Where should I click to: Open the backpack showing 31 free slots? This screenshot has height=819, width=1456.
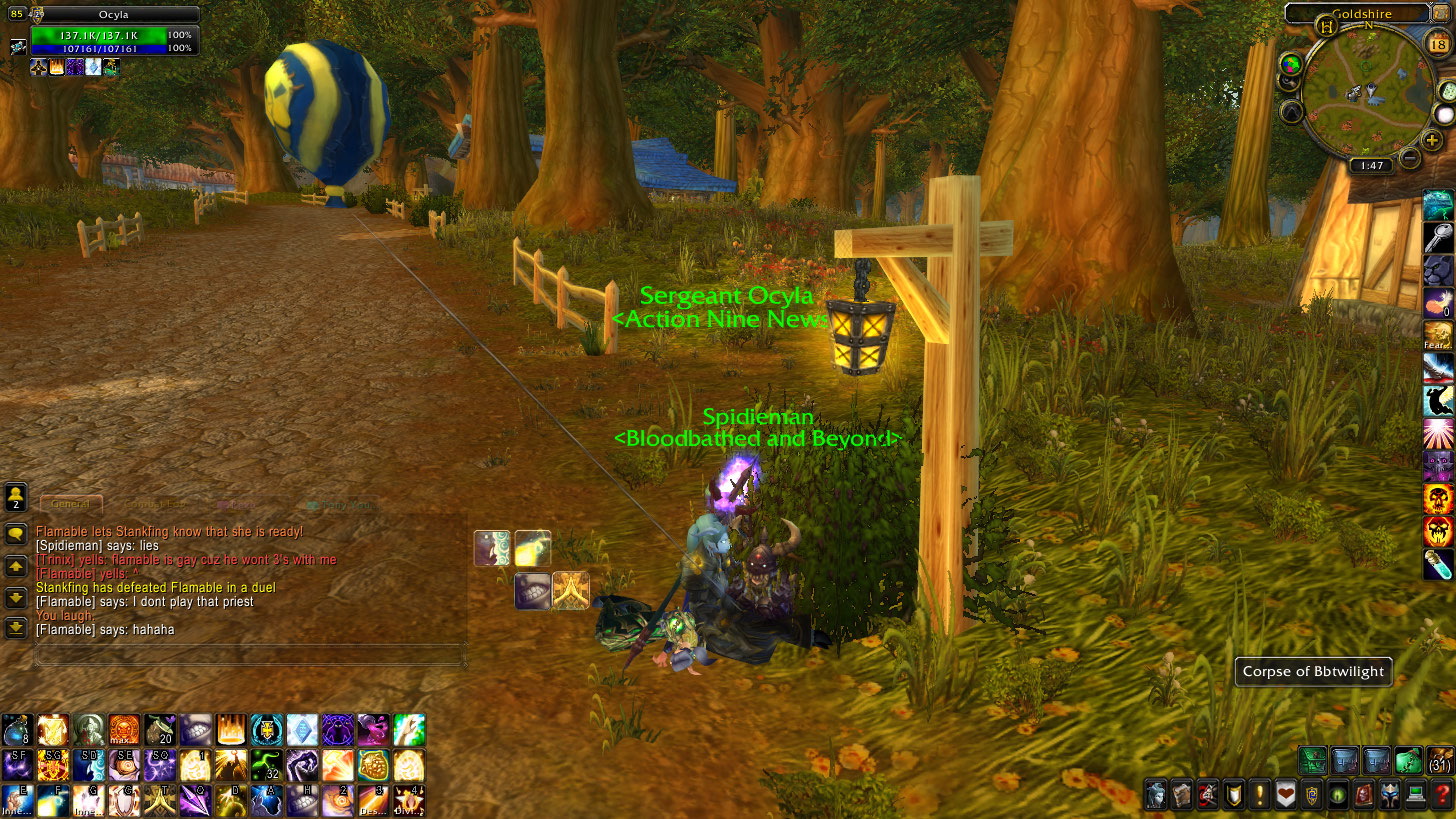[1441, 760]
